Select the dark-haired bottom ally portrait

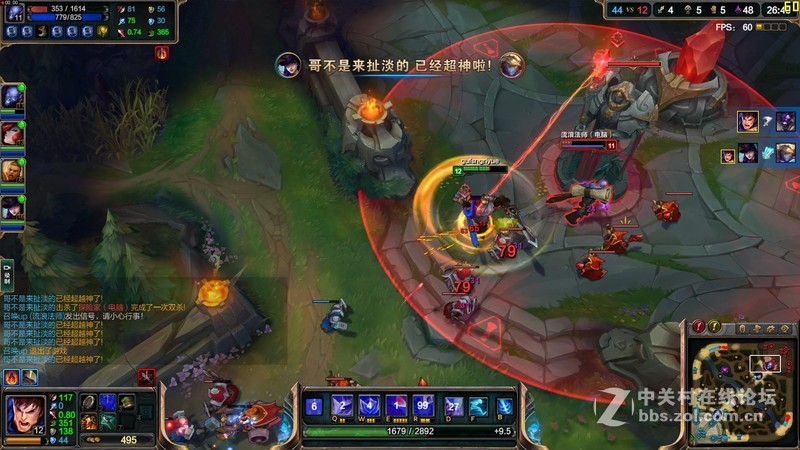[x=11, y=207]
